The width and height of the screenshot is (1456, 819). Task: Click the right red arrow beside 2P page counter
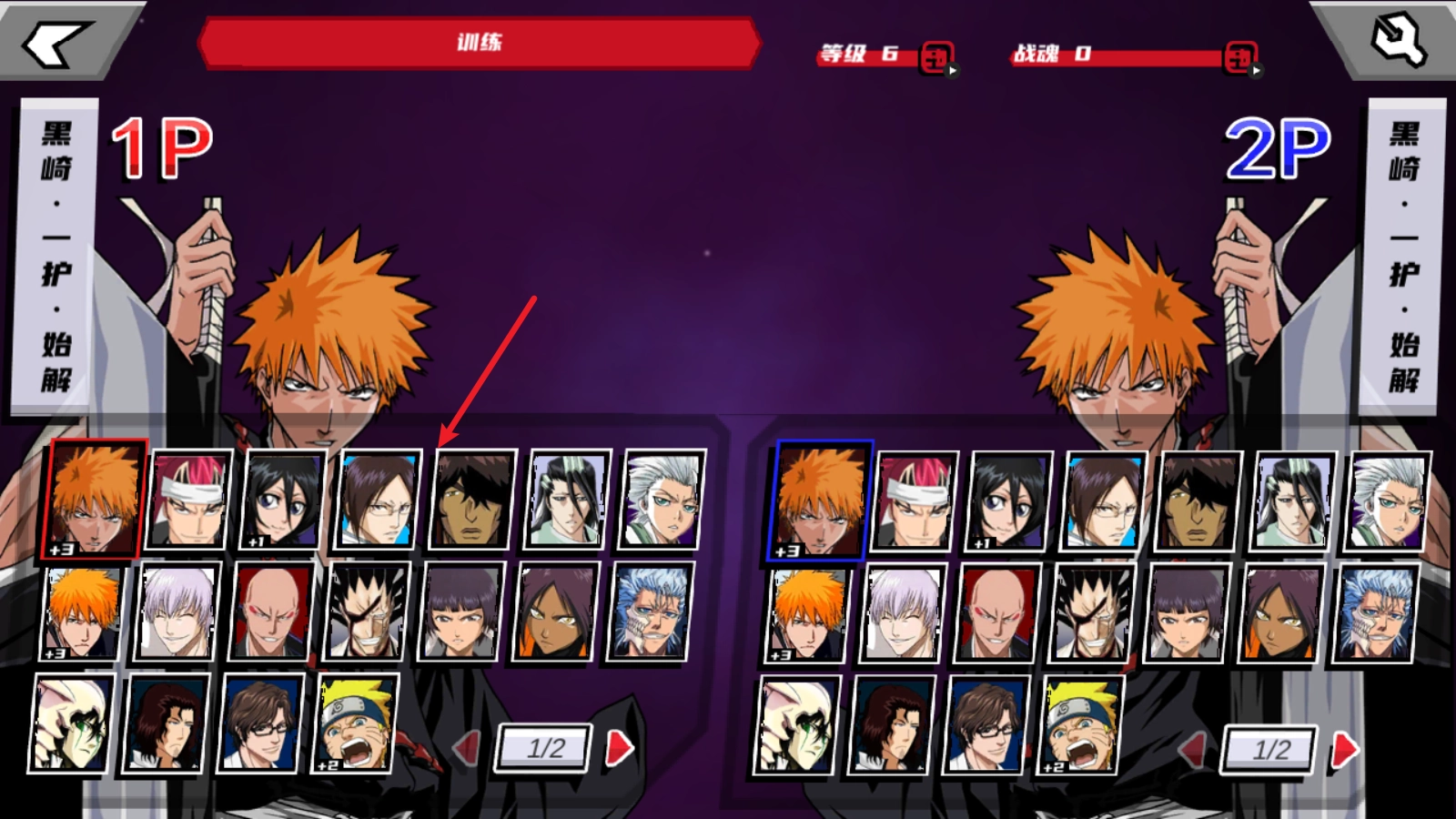tap(1344, 750)
